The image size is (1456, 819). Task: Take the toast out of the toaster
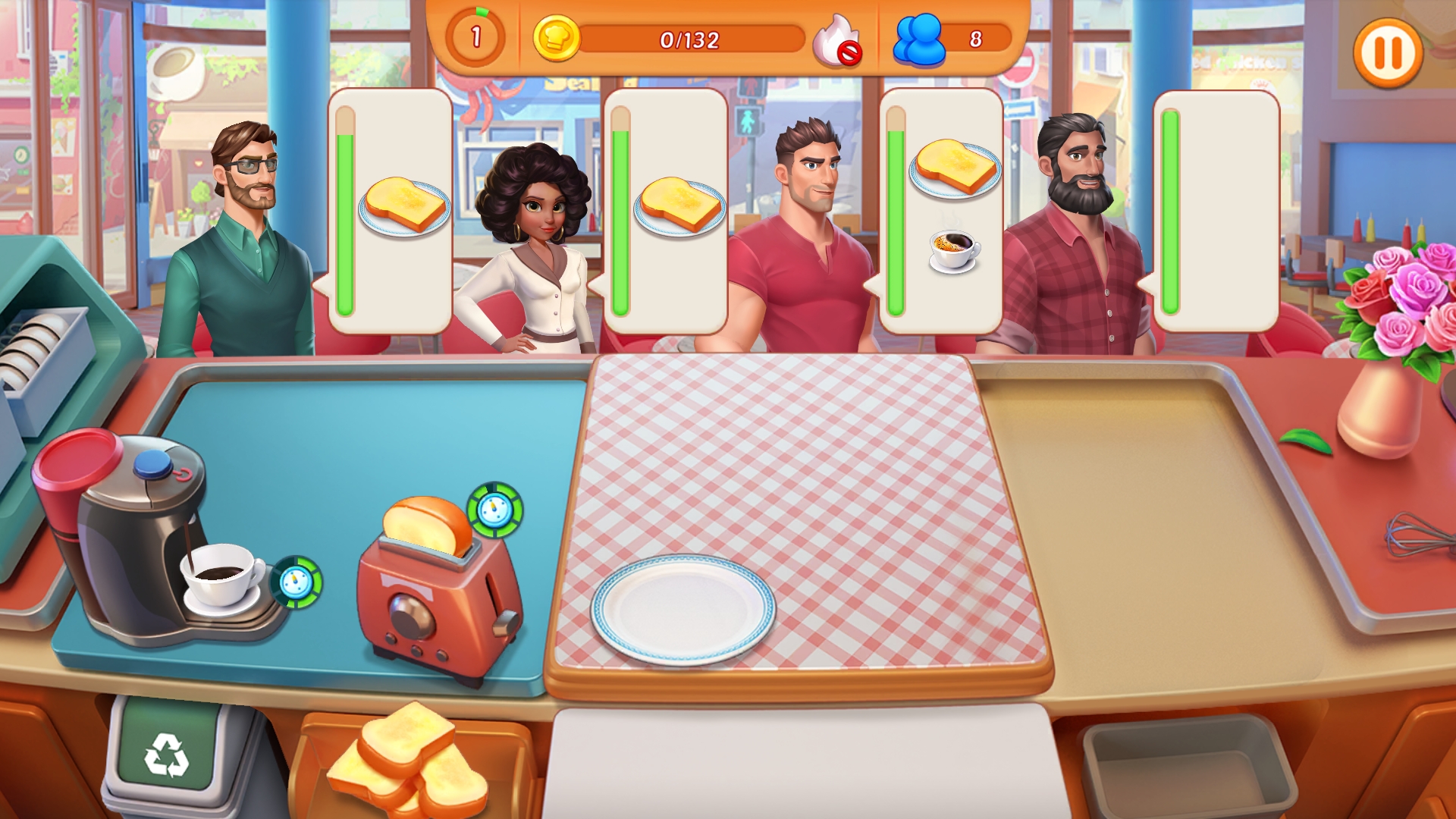click(426, 526)
